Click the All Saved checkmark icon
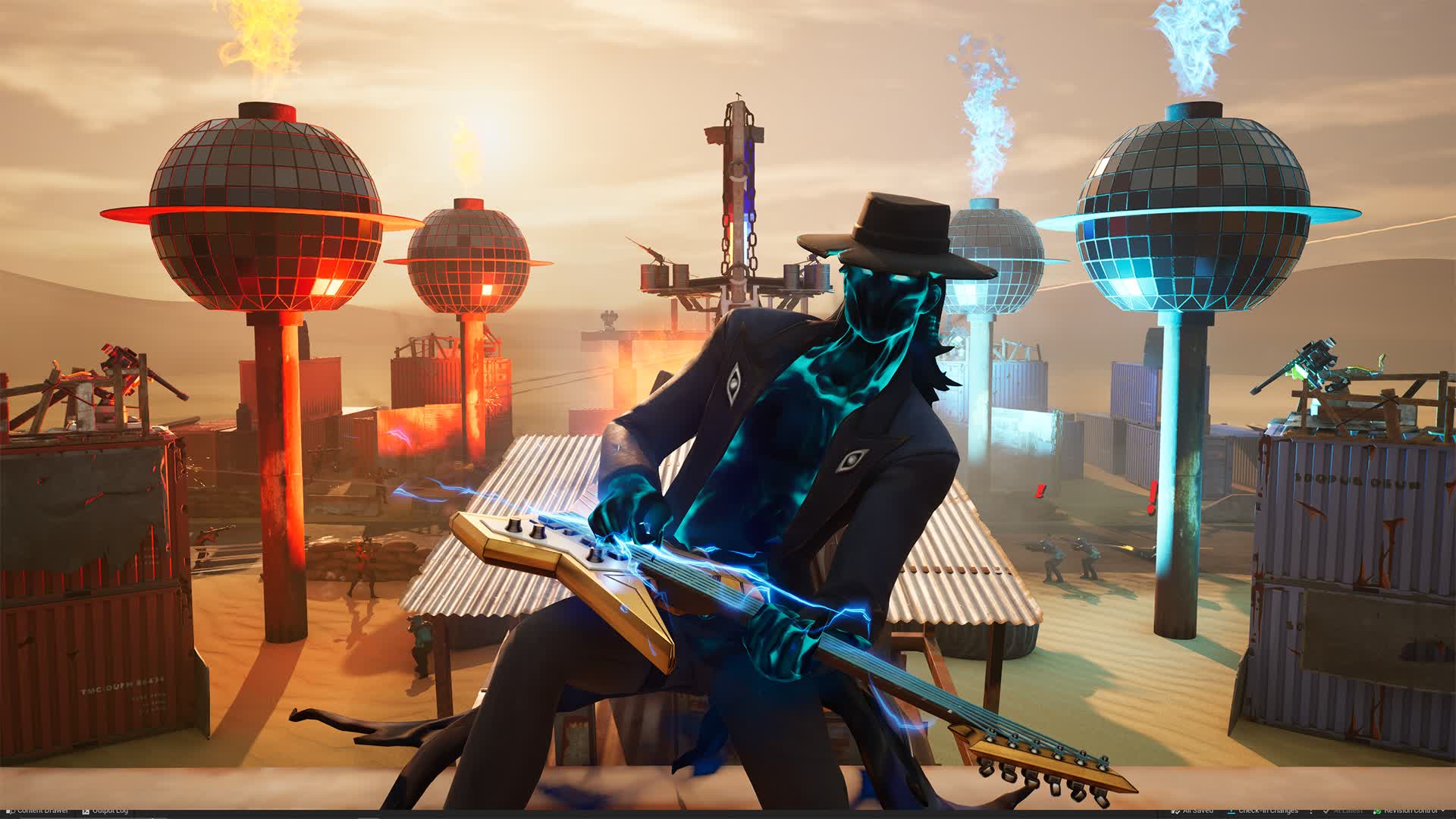 click(x=1175, y=811)
